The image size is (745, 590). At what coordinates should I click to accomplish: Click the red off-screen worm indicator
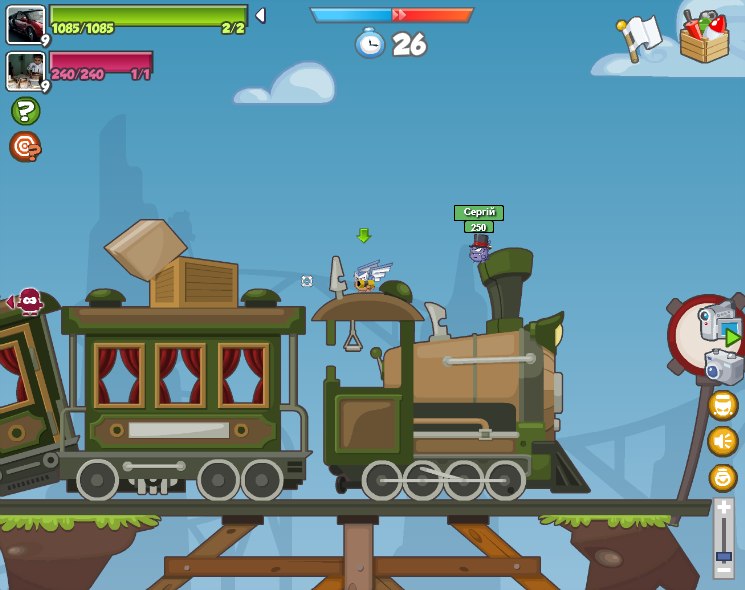point(27,301)
